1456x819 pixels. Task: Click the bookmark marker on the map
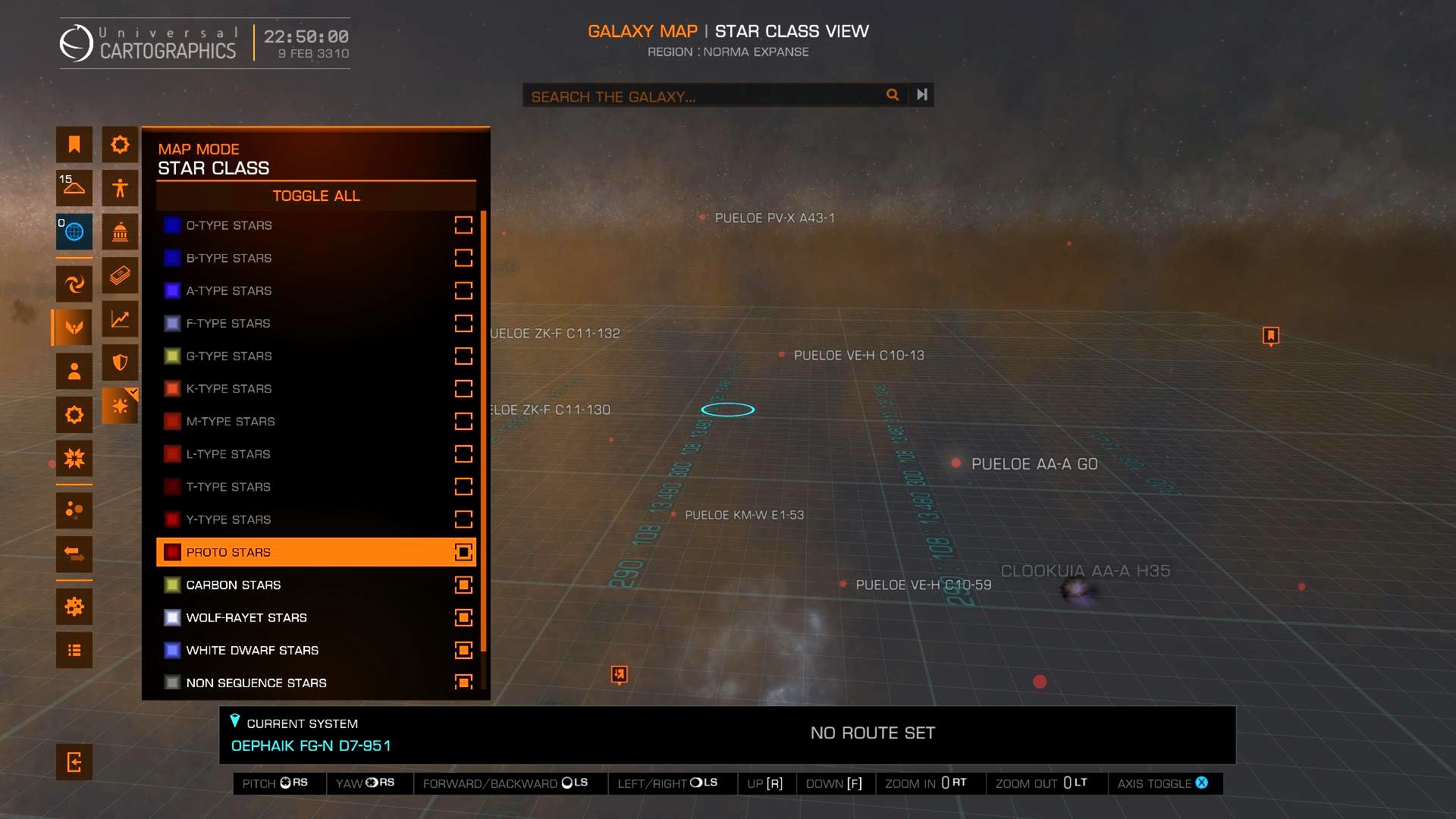[1271, 335]
